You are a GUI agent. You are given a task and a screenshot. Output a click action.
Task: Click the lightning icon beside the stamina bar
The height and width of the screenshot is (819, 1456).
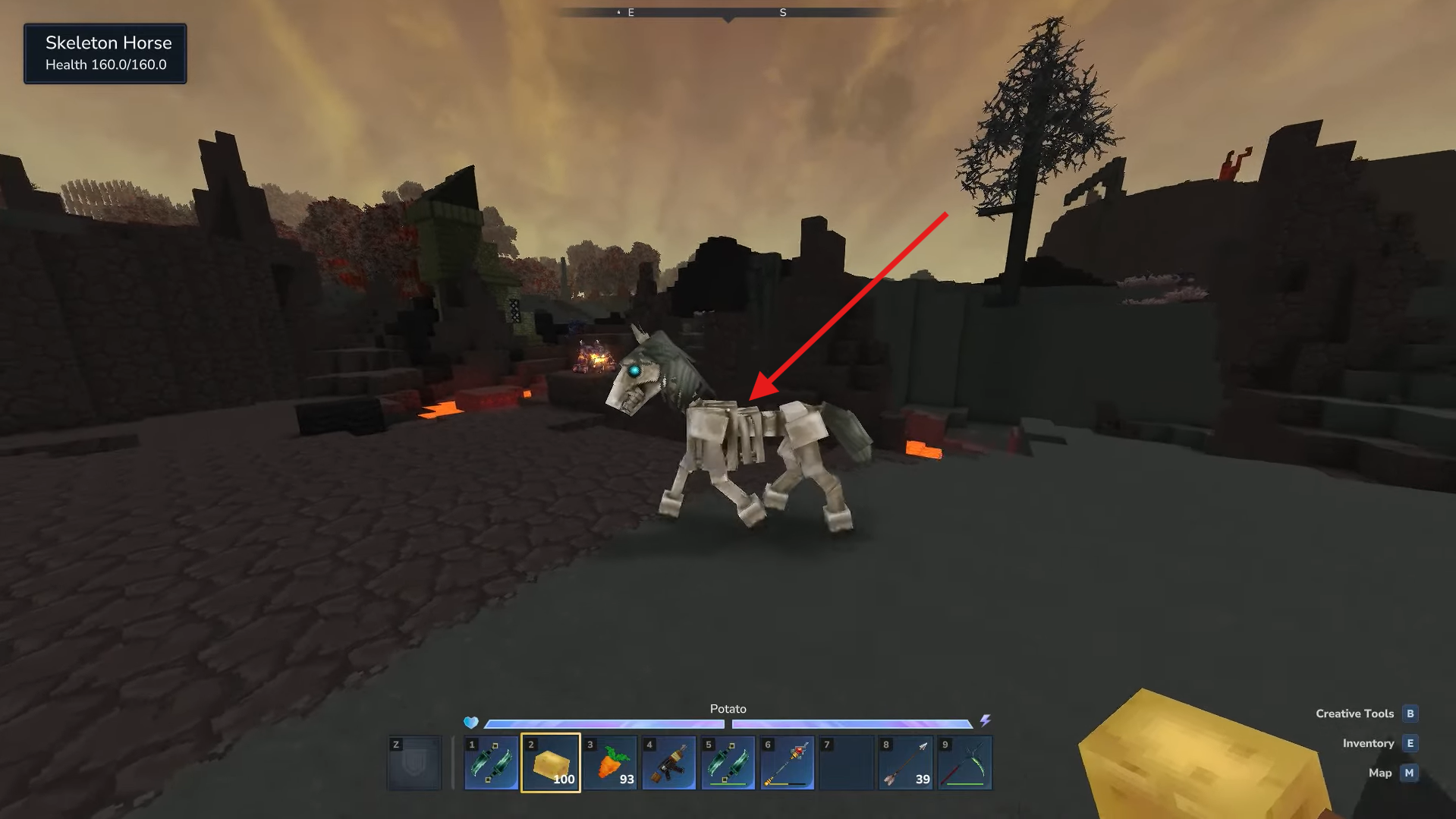986,722
